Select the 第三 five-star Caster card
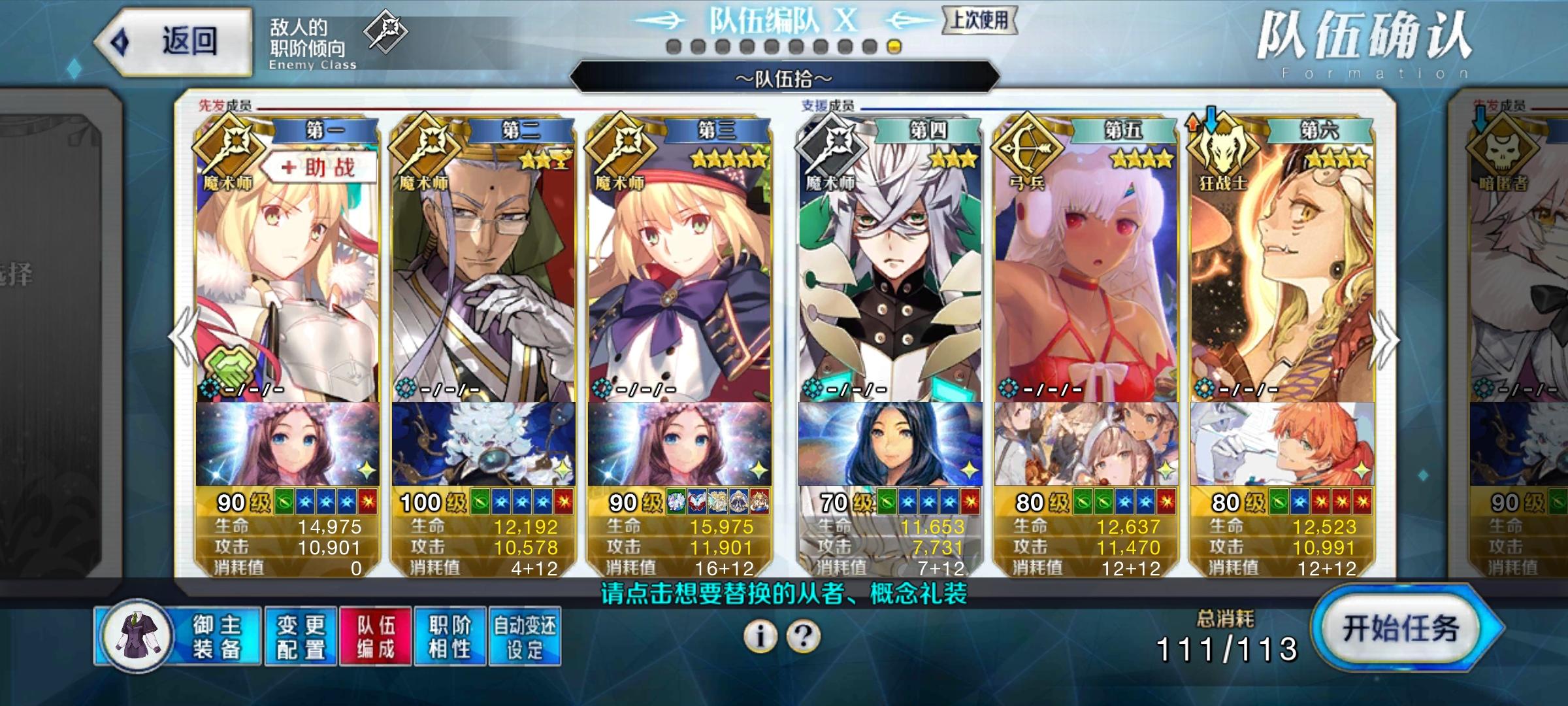 point(679,275)
